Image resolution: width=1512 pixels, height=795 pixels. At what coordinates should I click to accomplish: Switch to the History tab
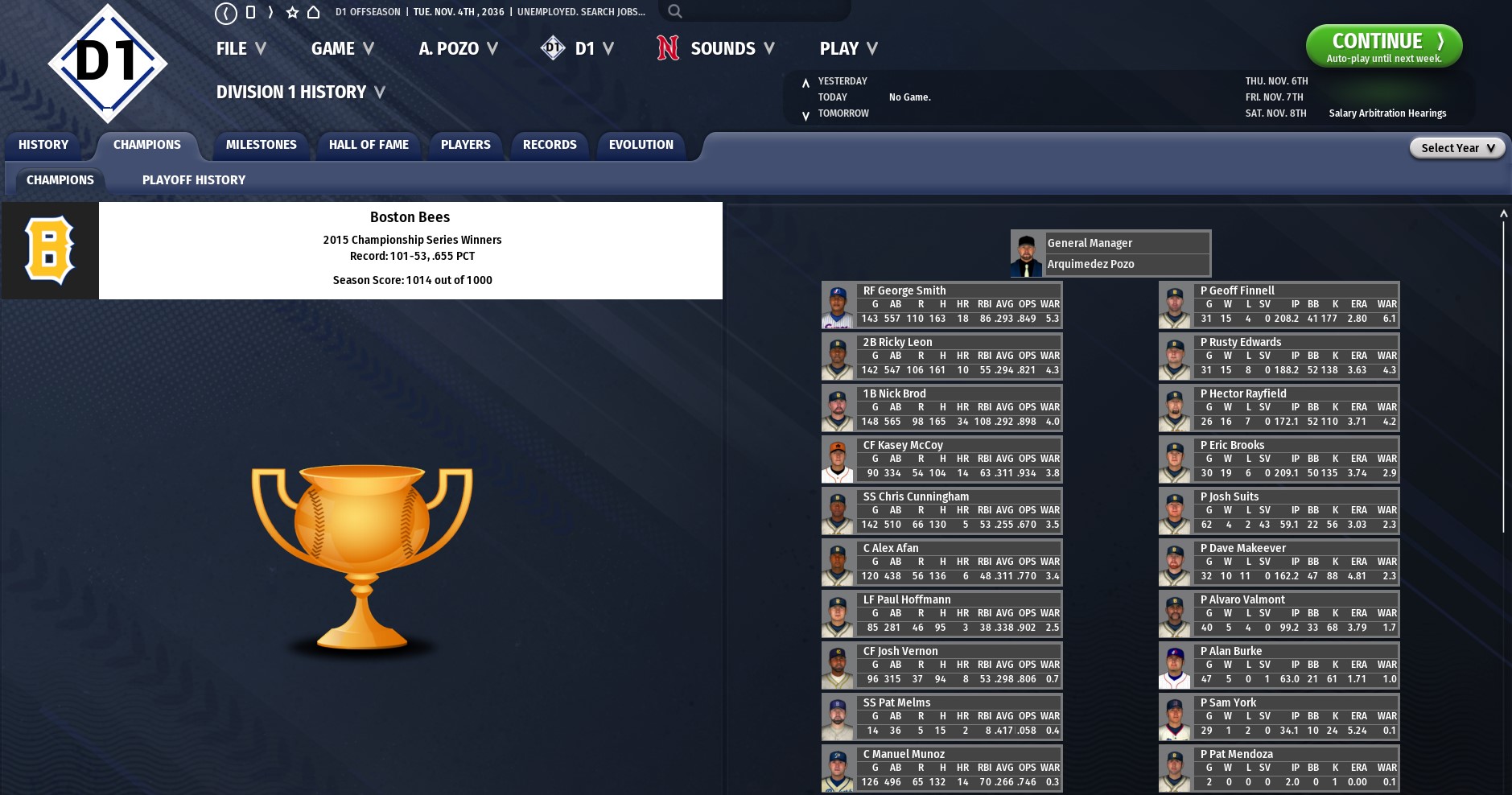pos(43,145)
